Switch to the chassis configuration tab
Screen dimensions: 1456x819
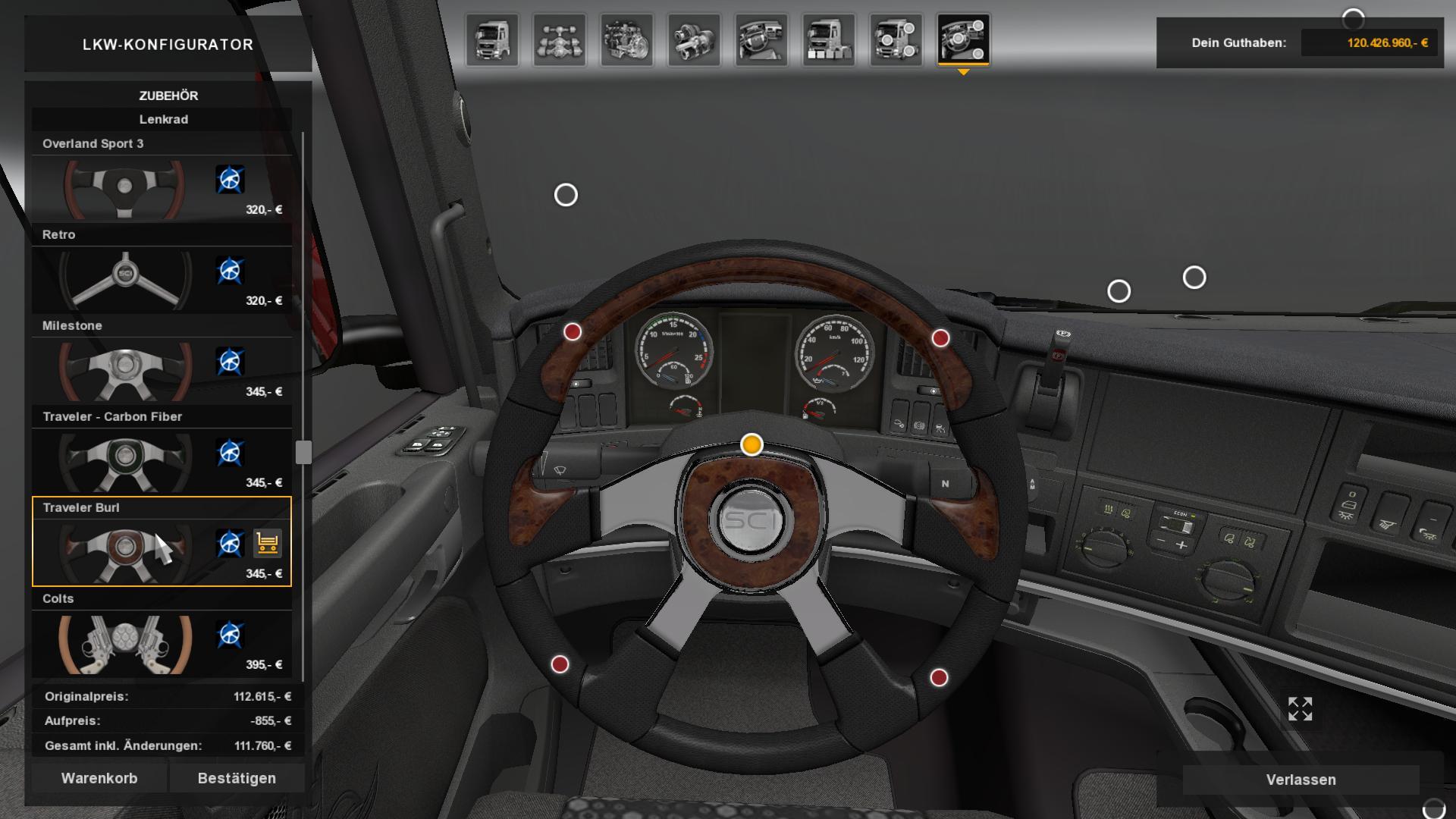pos(560,39)
